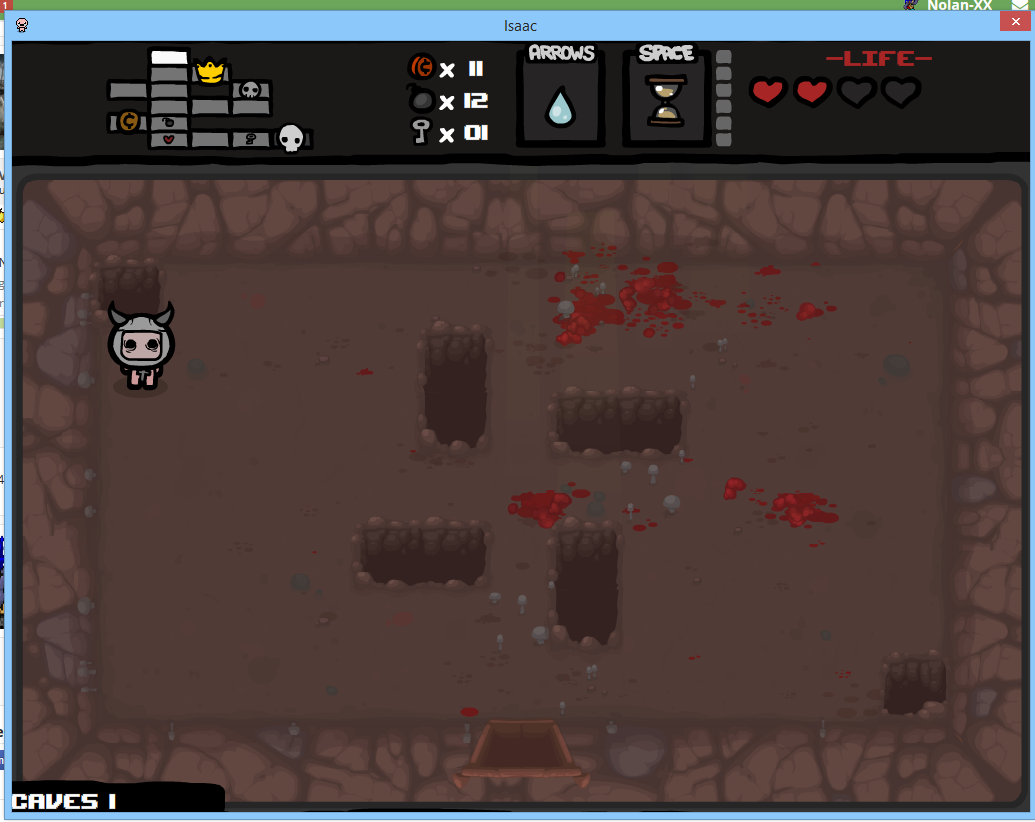1035x822 pixels.
Task: Click the gold crown treasure room marker
Action: click(x=210, y=71)
